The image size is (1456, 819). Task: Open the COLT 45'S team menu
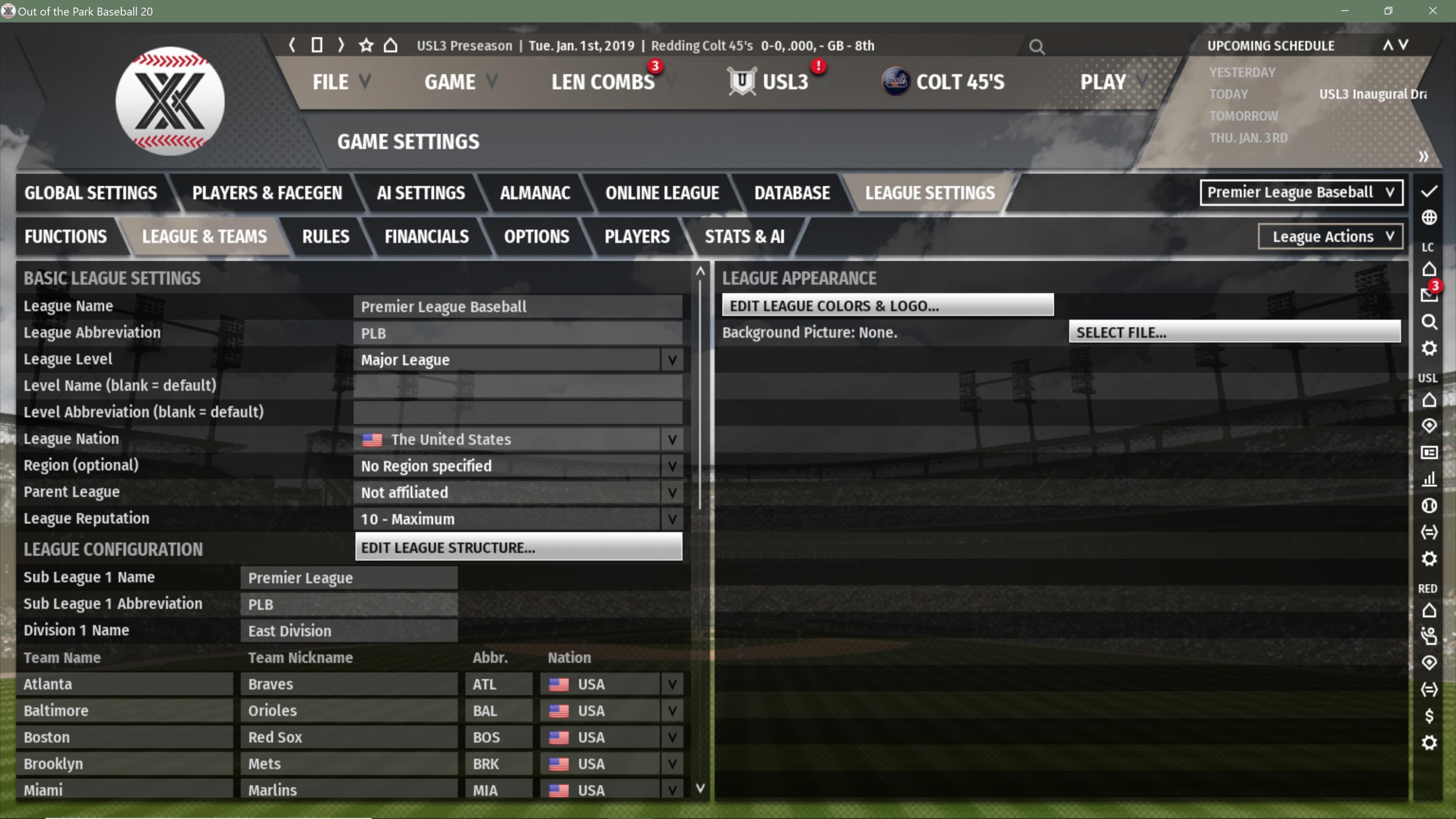(959, 82)
